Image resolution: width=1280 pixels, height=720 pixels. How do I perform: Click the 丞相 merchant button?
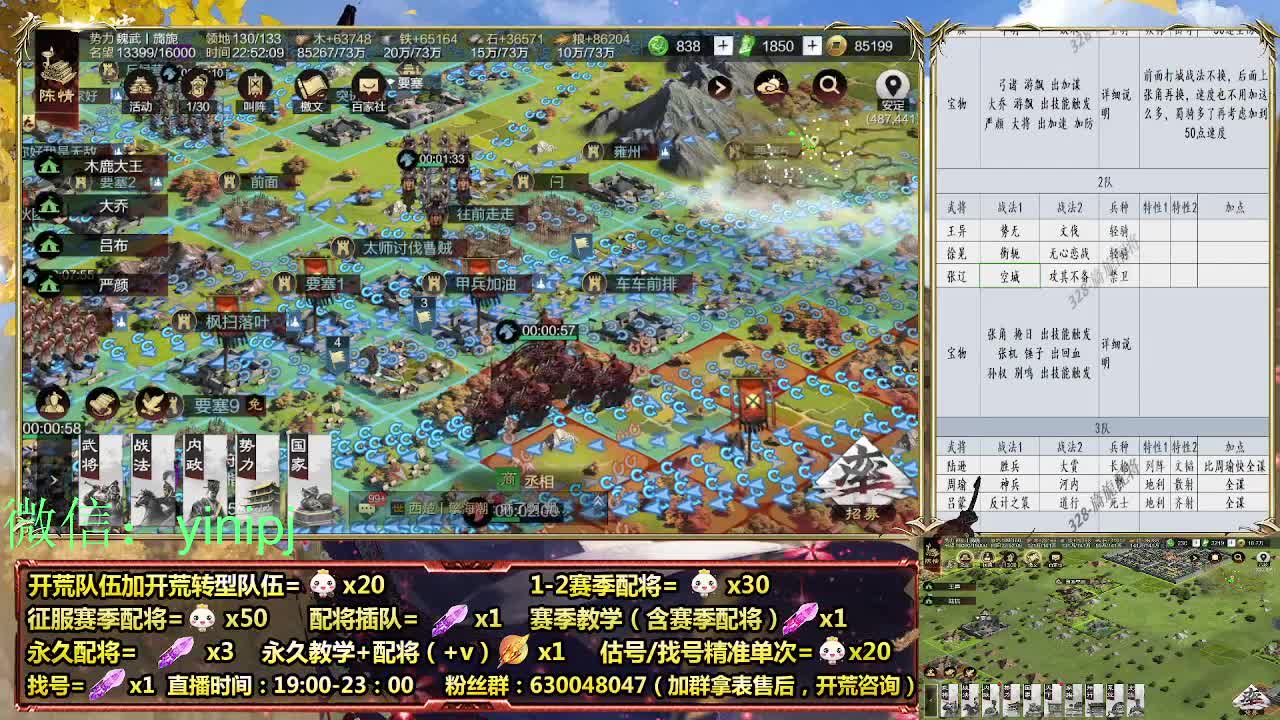tap(538, 481)
